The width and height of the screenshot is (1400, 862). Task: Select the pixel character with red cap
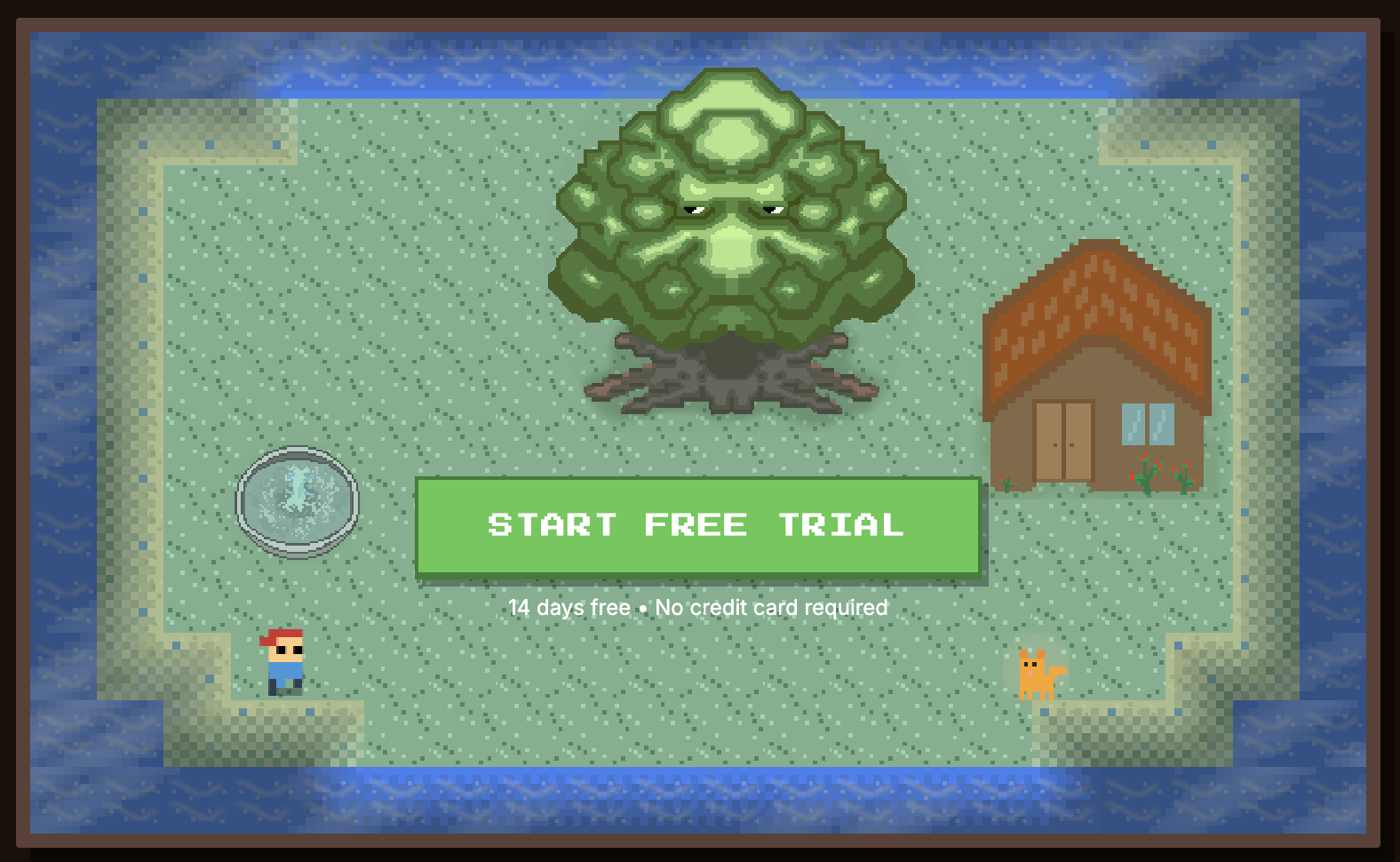284,662
